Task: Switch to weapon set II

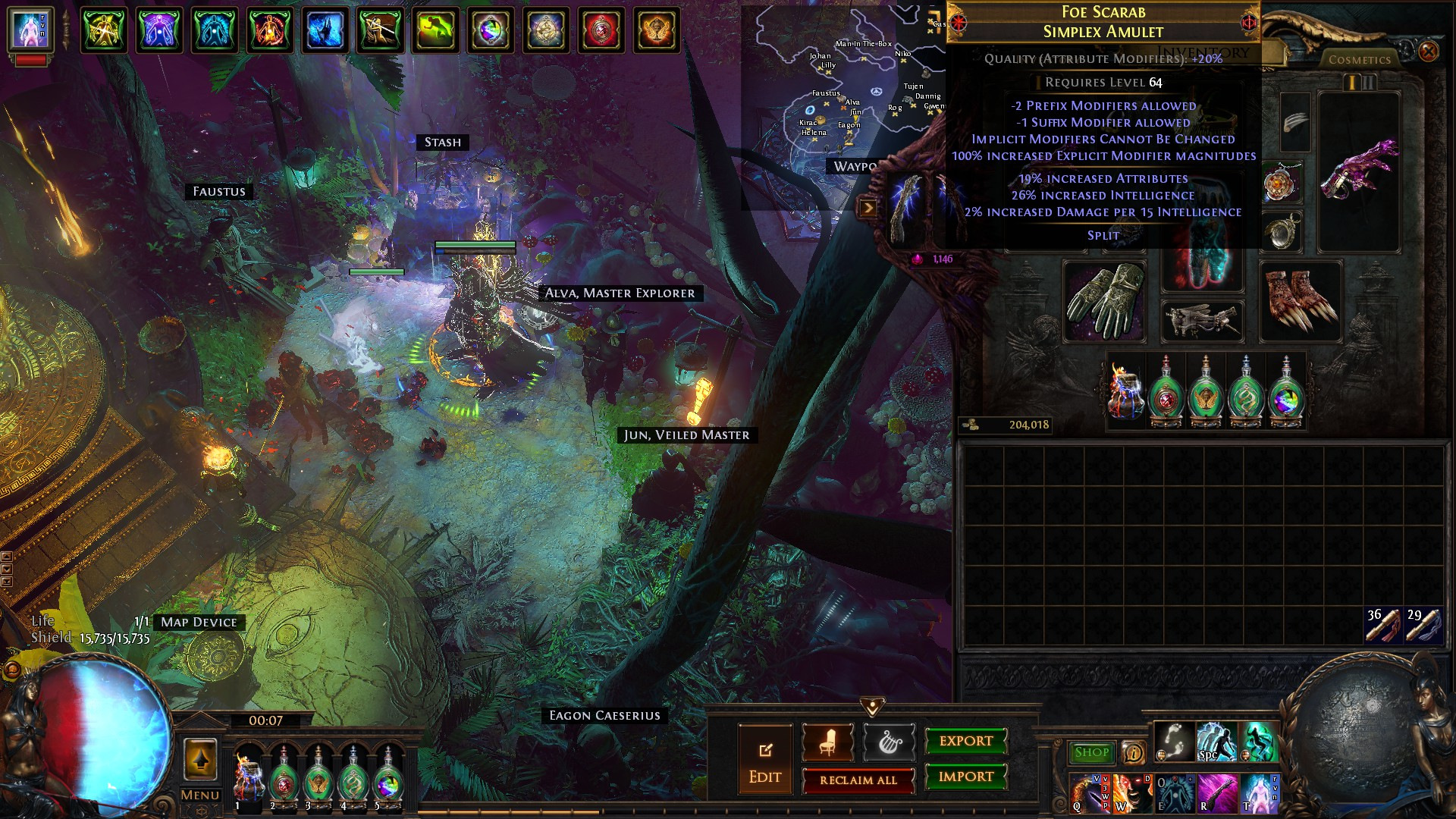Action: tap(1369, 82)
